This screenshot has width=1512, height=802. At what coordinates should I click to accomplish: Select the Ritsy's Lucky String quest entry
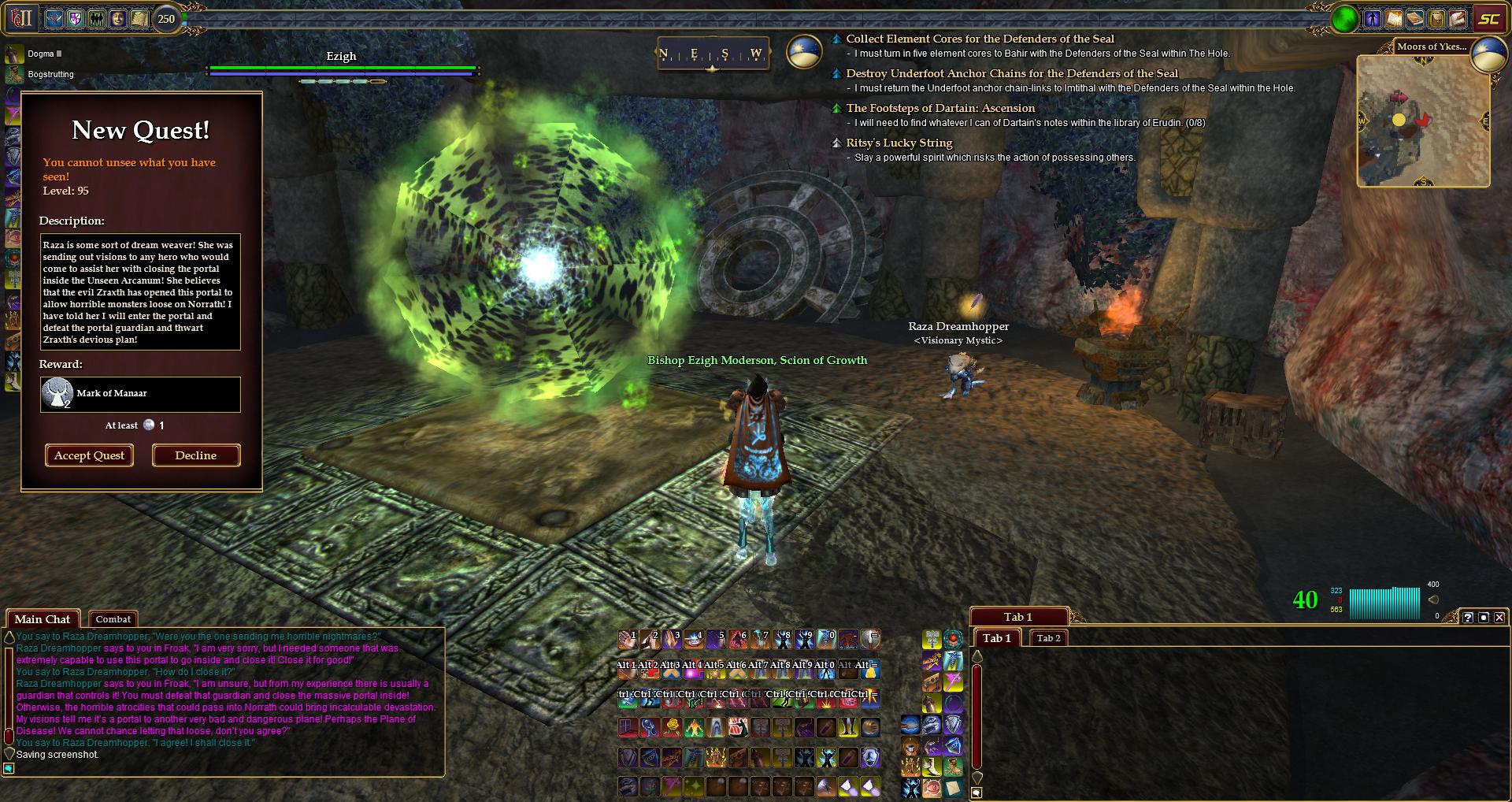click(x=899, y=143)
